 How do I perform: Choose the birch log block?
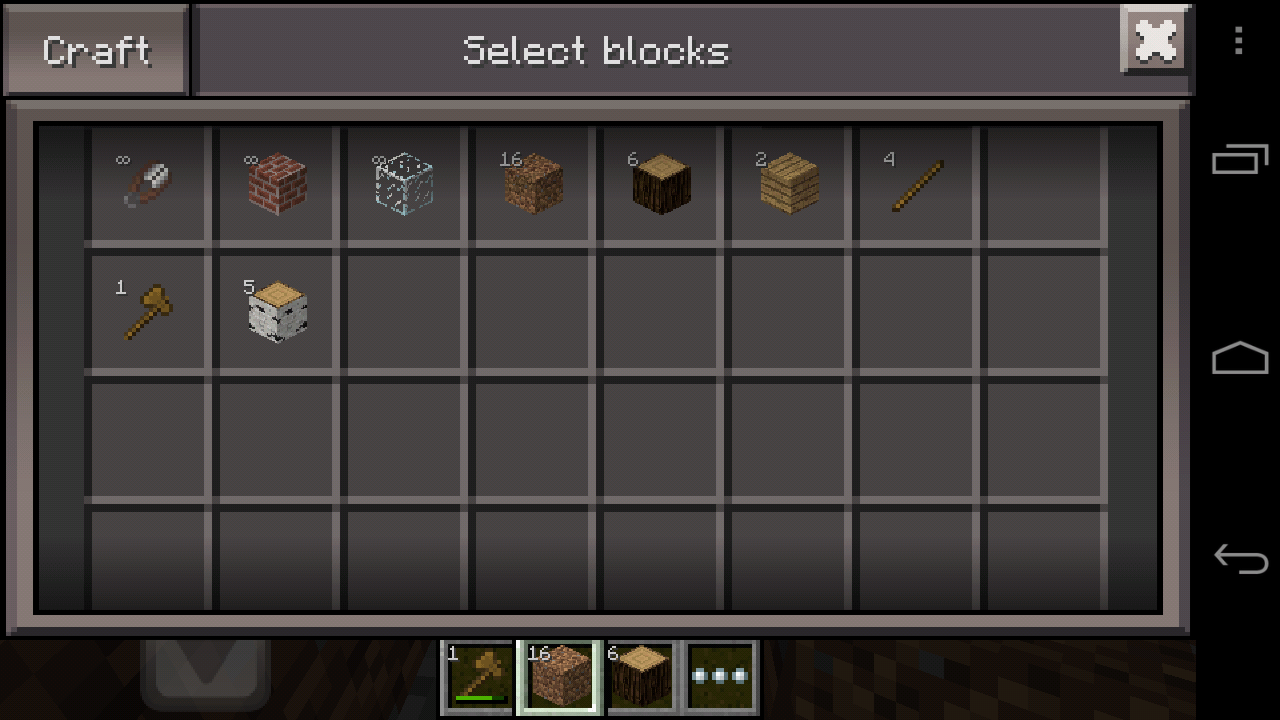(x=274, y=311)
